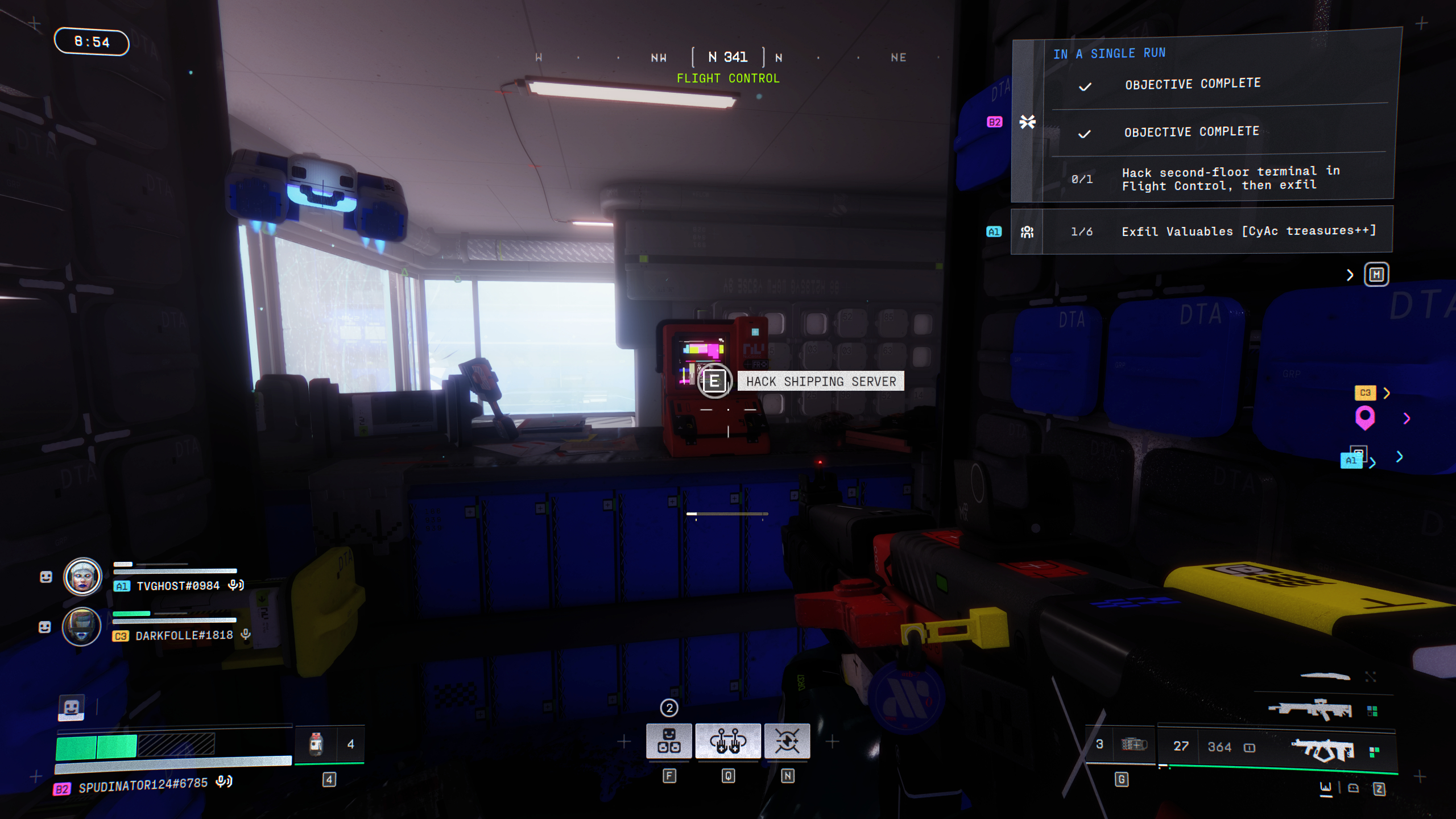Open the map with the M button

pos(1376,275)
